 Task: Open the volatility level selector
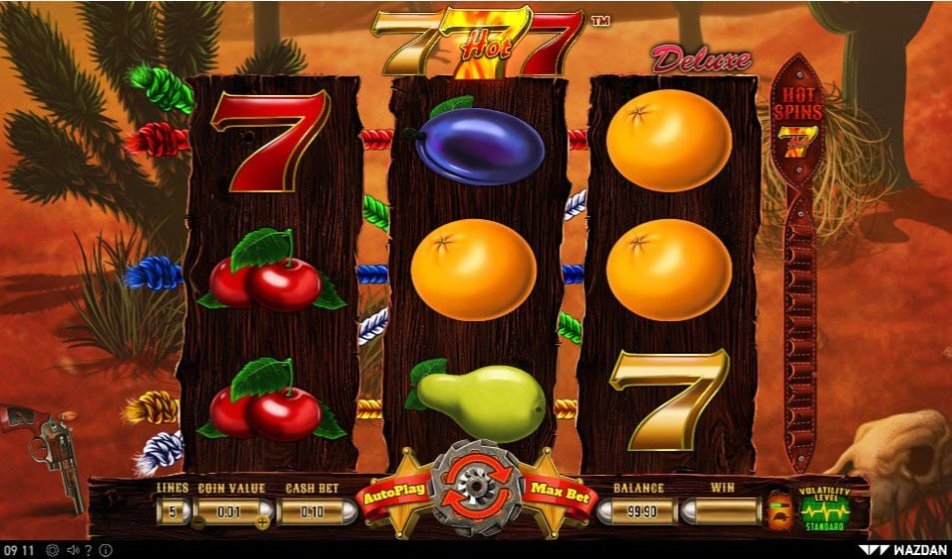[825, 508]
